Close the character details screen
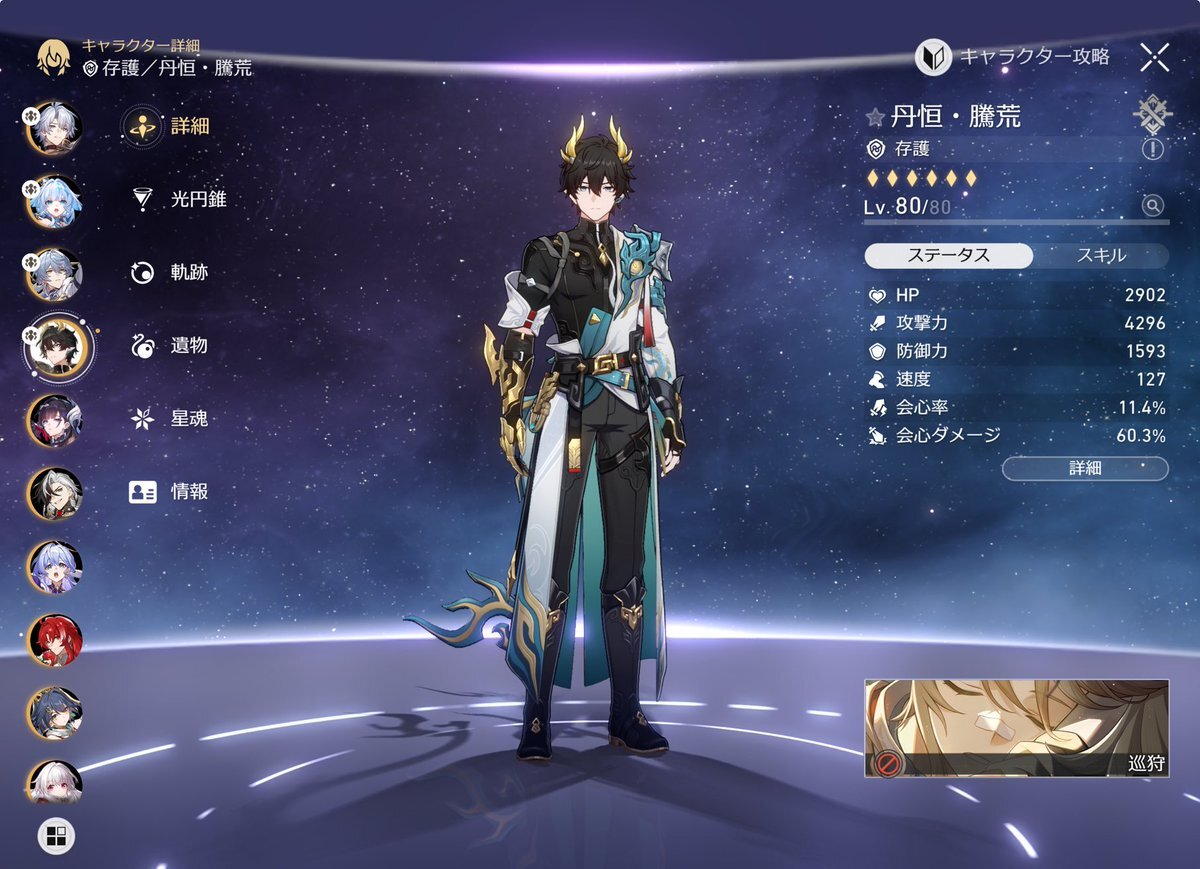The width and height of the screenshot is (1200, 869). tap(1154, 57)
